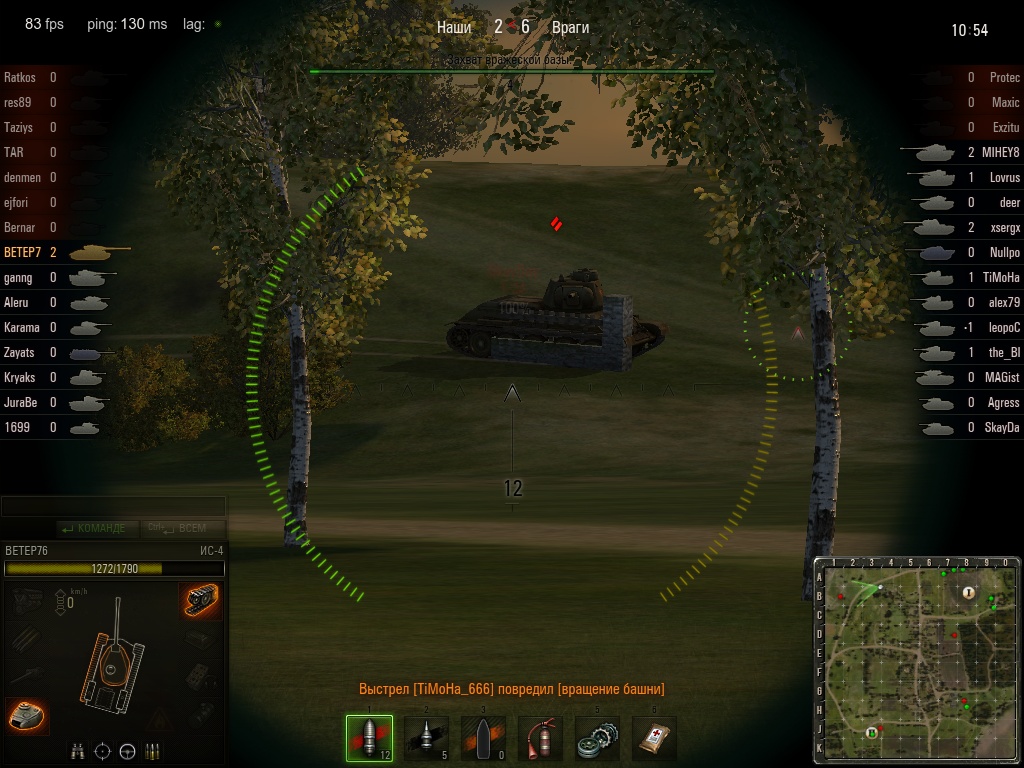The width and height of the screenshot is (1024, 768).
Task: Activate the repair kit gears consumable
Action: click(598, 738)
